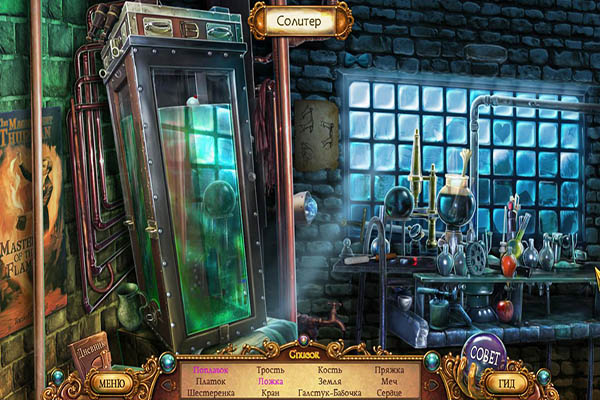Choose Ложка from the item list
Screen dimensions: 600x400
[x=270, y=381]
